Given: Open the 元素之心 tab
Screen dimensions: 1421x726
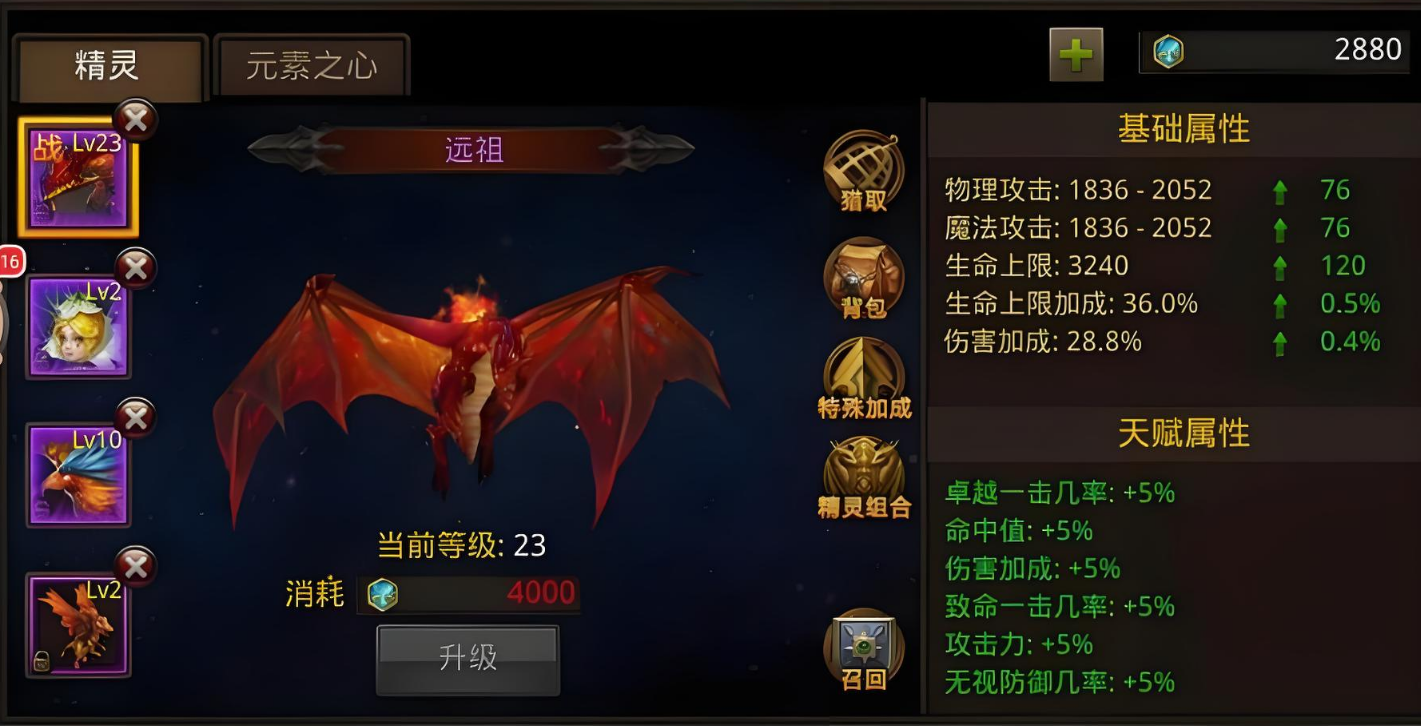Looking at the screenshot, I should [x=311, y=67].
